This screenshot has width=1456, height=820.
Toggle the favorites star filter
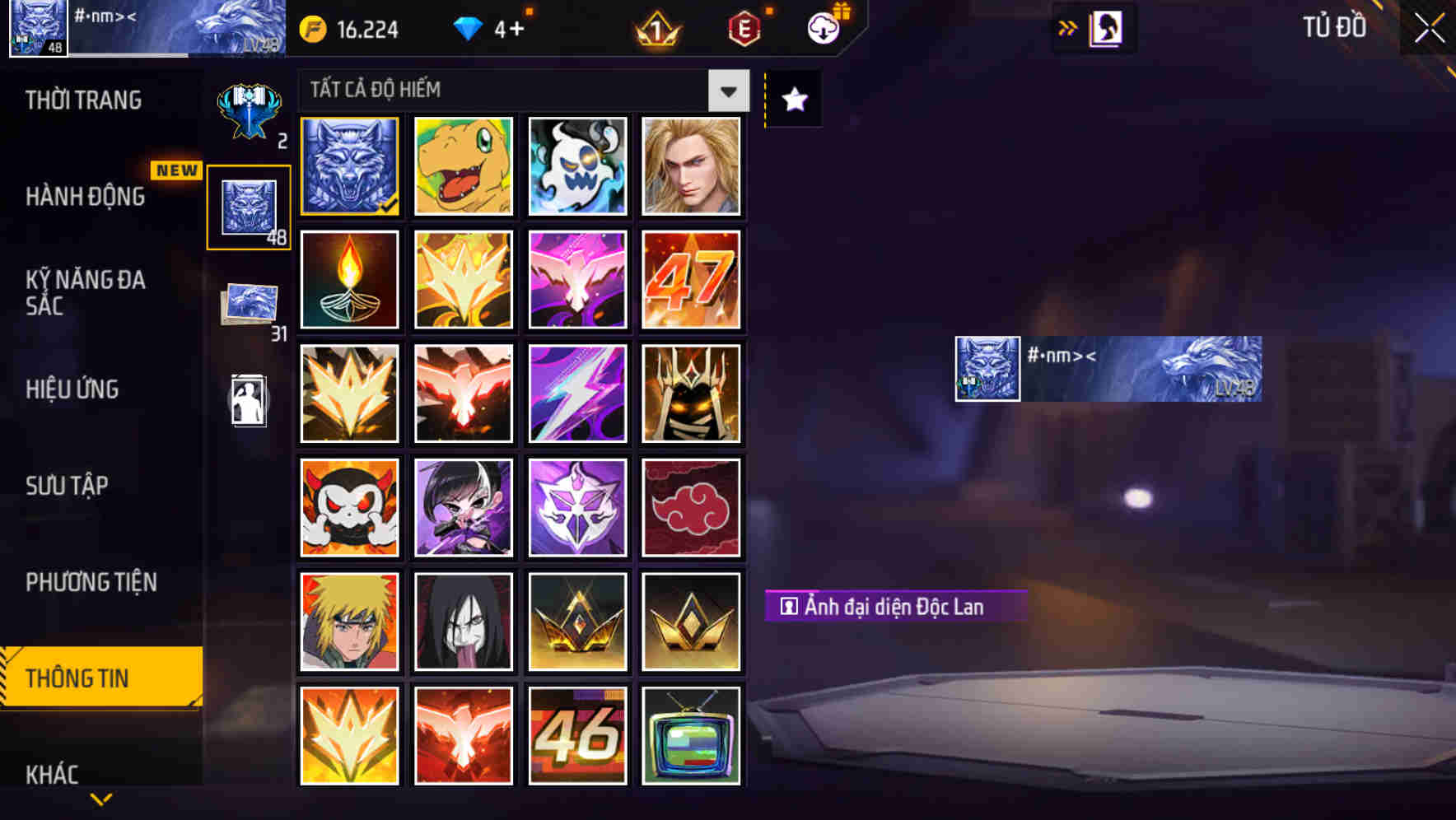[793, 99]
